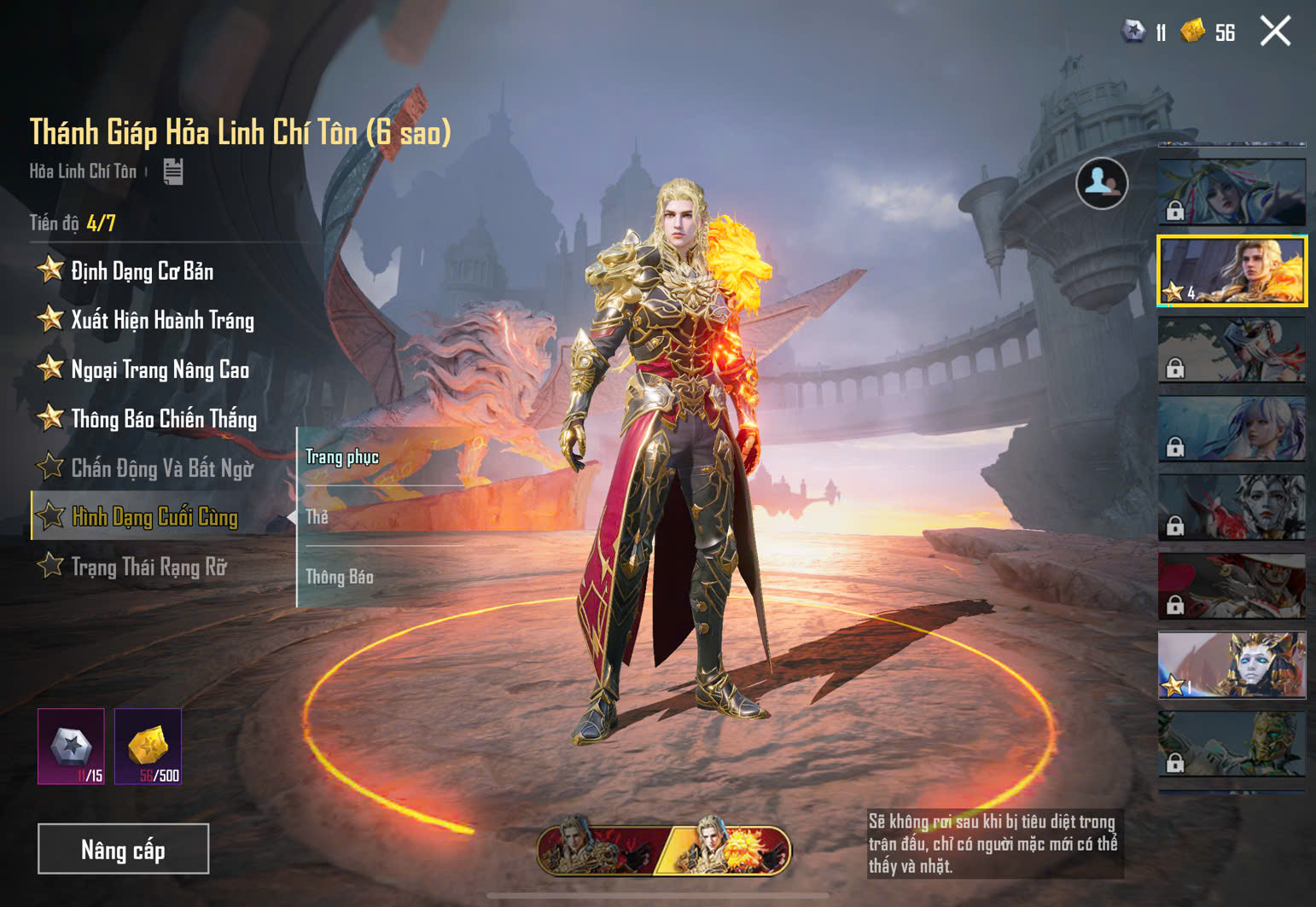This screenshot has width=1316, height=907.
Task: Choose the Trạng Thái Rạng Rỡ level
Action: tap(148, 567)
